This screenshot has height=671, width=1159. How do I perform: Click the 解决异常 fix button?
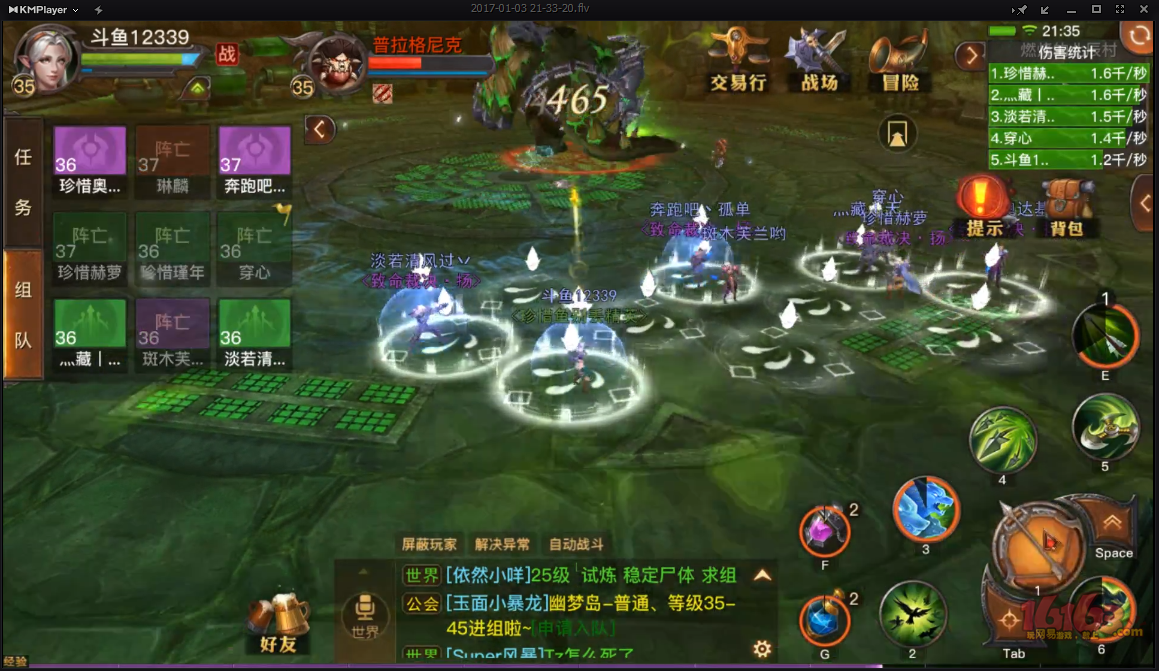502,545
